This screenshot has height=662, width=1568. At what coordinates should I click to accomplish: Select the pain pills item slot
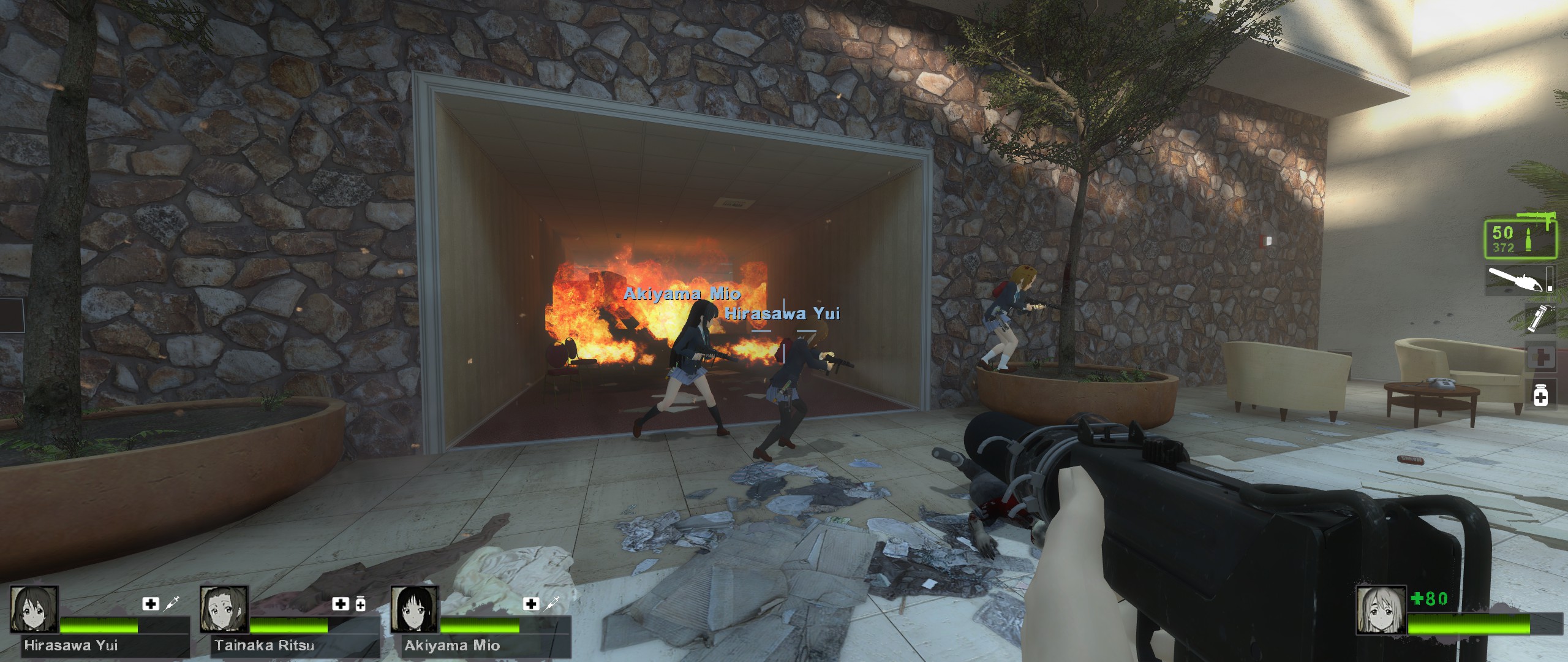click(1540, 397)
